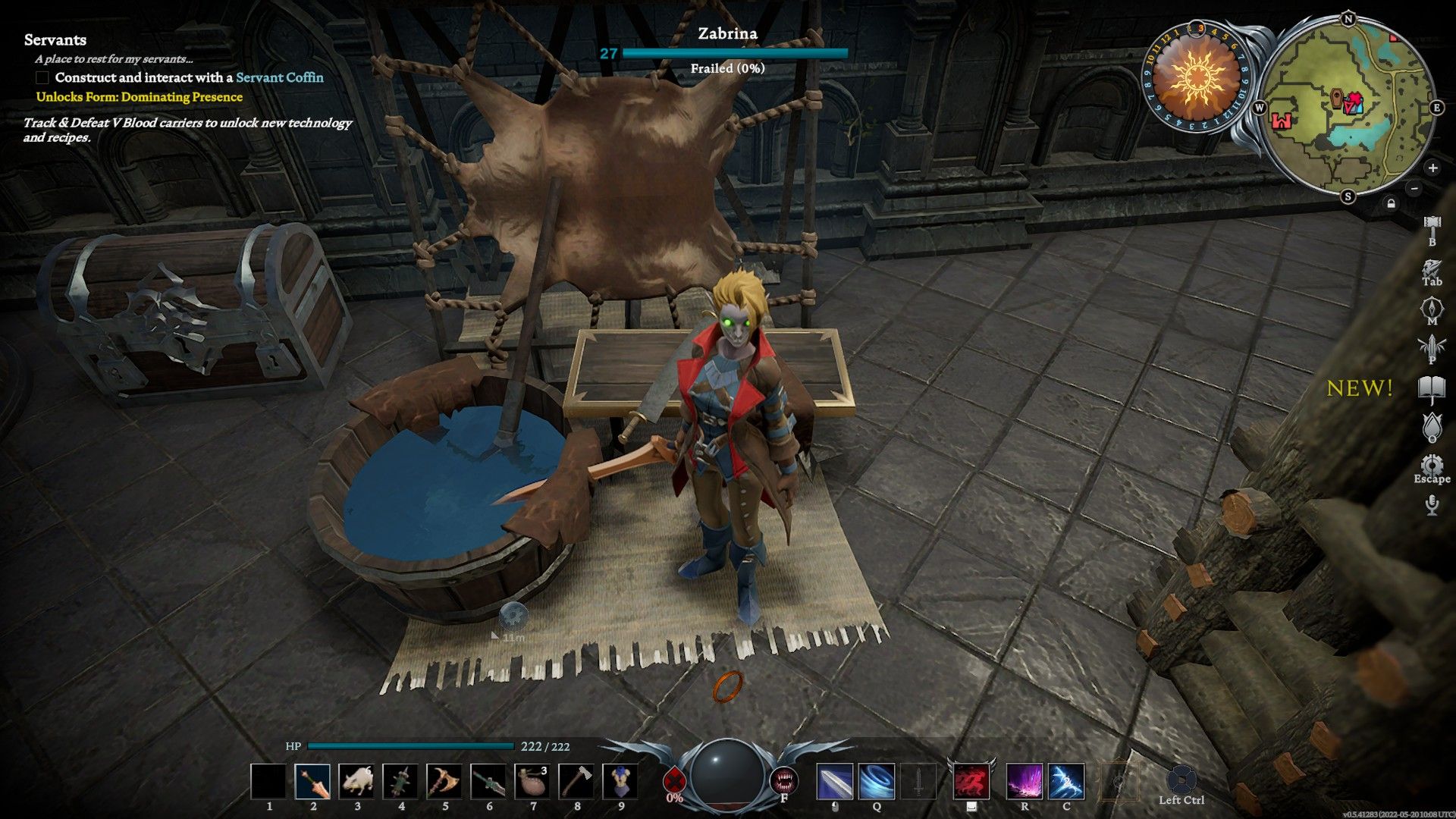The height and width of the screenshot is (819, 1456).
Task: Cast the blue lightning spell
Action: pos(1066,782)
